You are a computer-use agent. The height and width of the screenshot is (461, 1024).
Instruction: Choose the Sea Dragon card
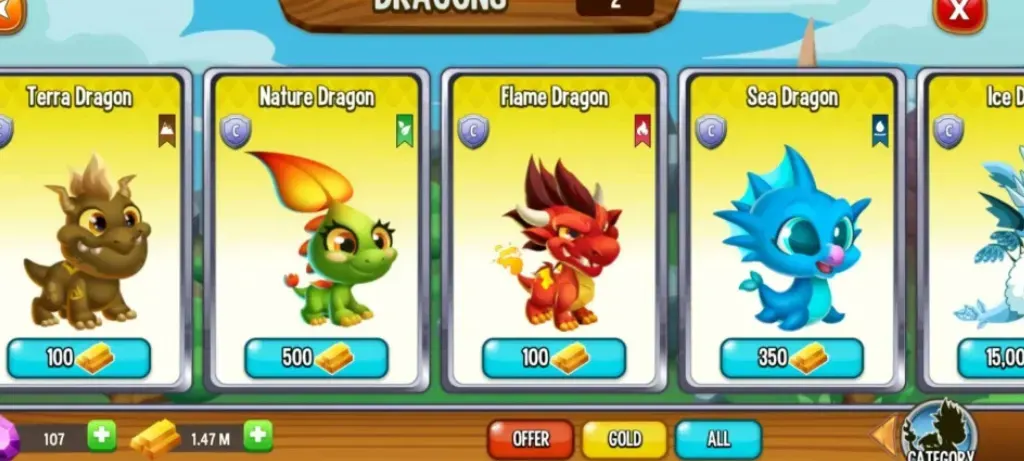pos(792,230)
